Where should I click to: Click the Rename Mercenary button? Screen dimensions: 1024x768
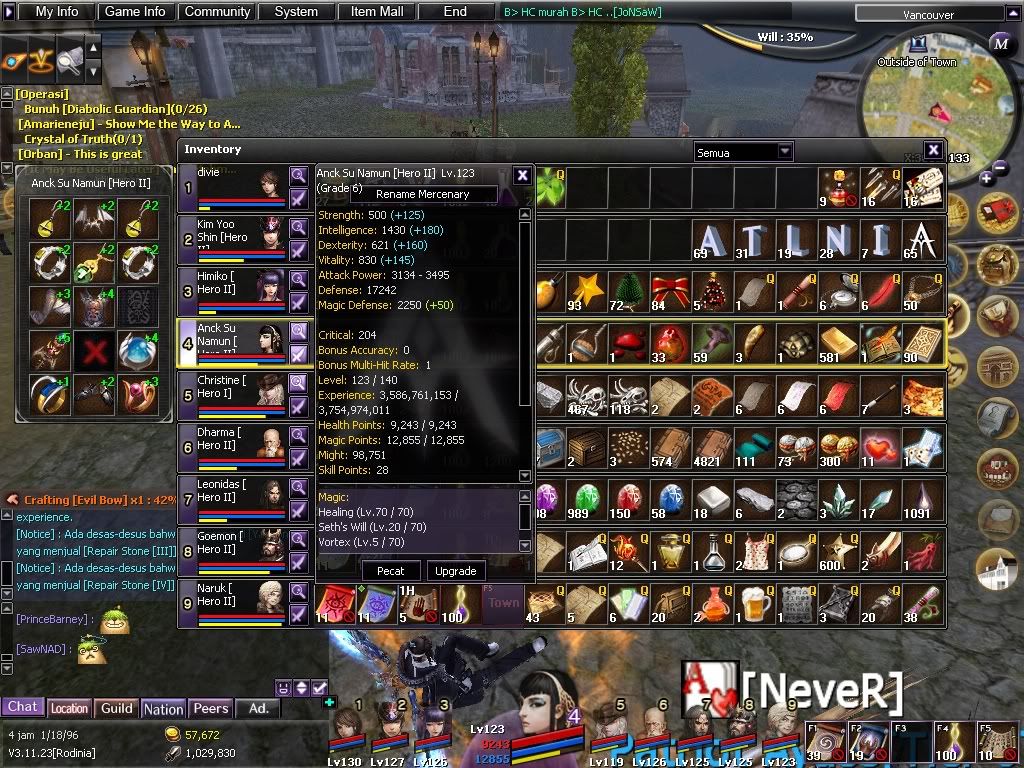pos(422,194)
